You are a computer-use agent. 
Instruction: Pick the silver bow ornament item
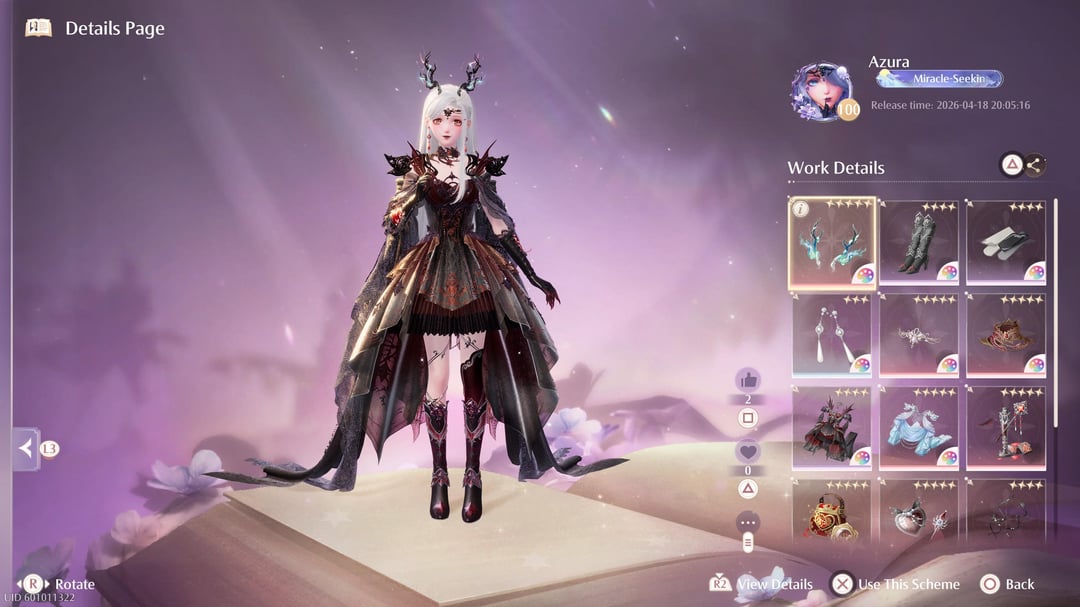(x=919, y=335)
